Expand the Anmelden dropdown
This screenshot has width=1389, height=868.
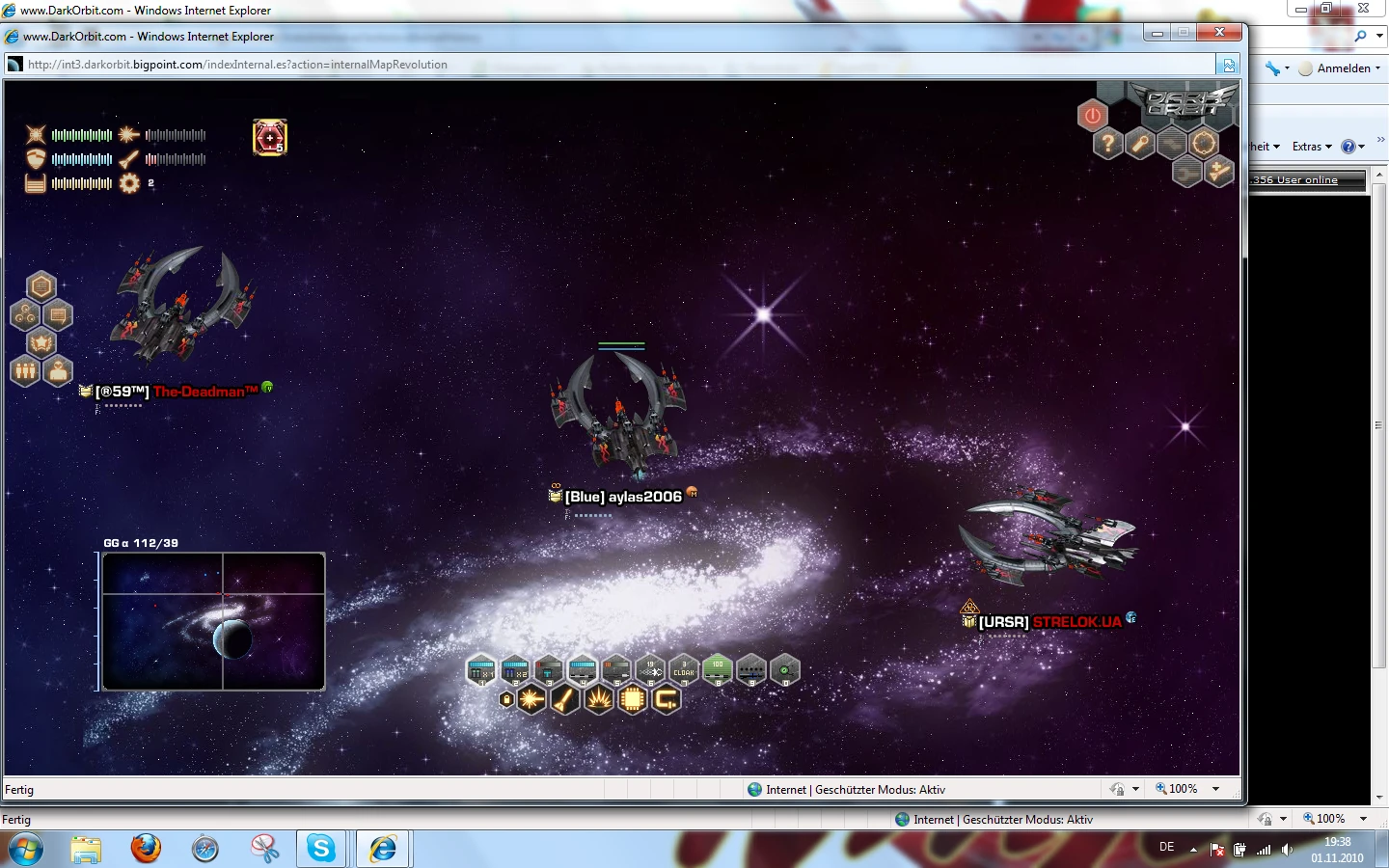pos(1343,68)
